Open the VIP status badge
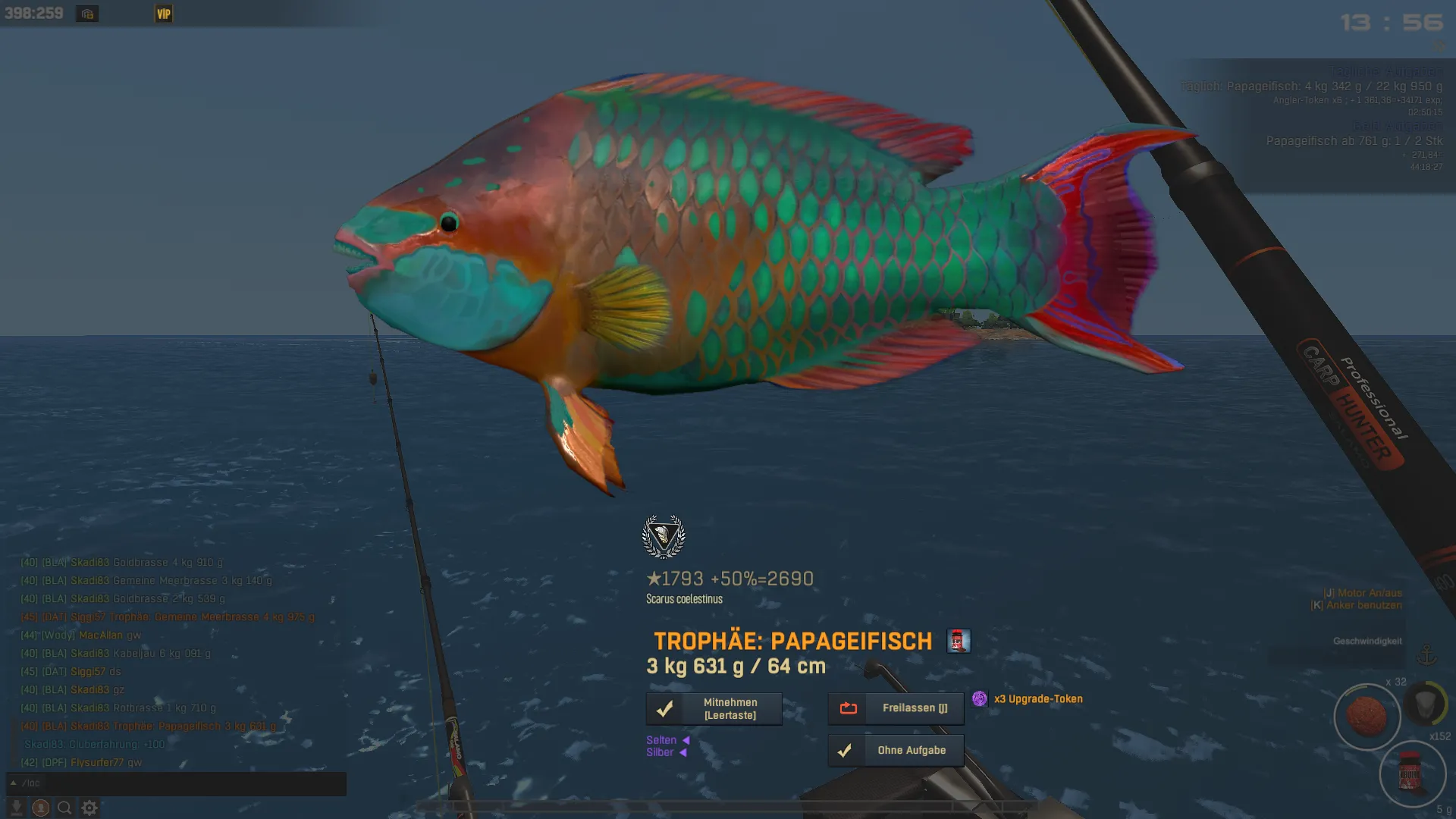 164,14
